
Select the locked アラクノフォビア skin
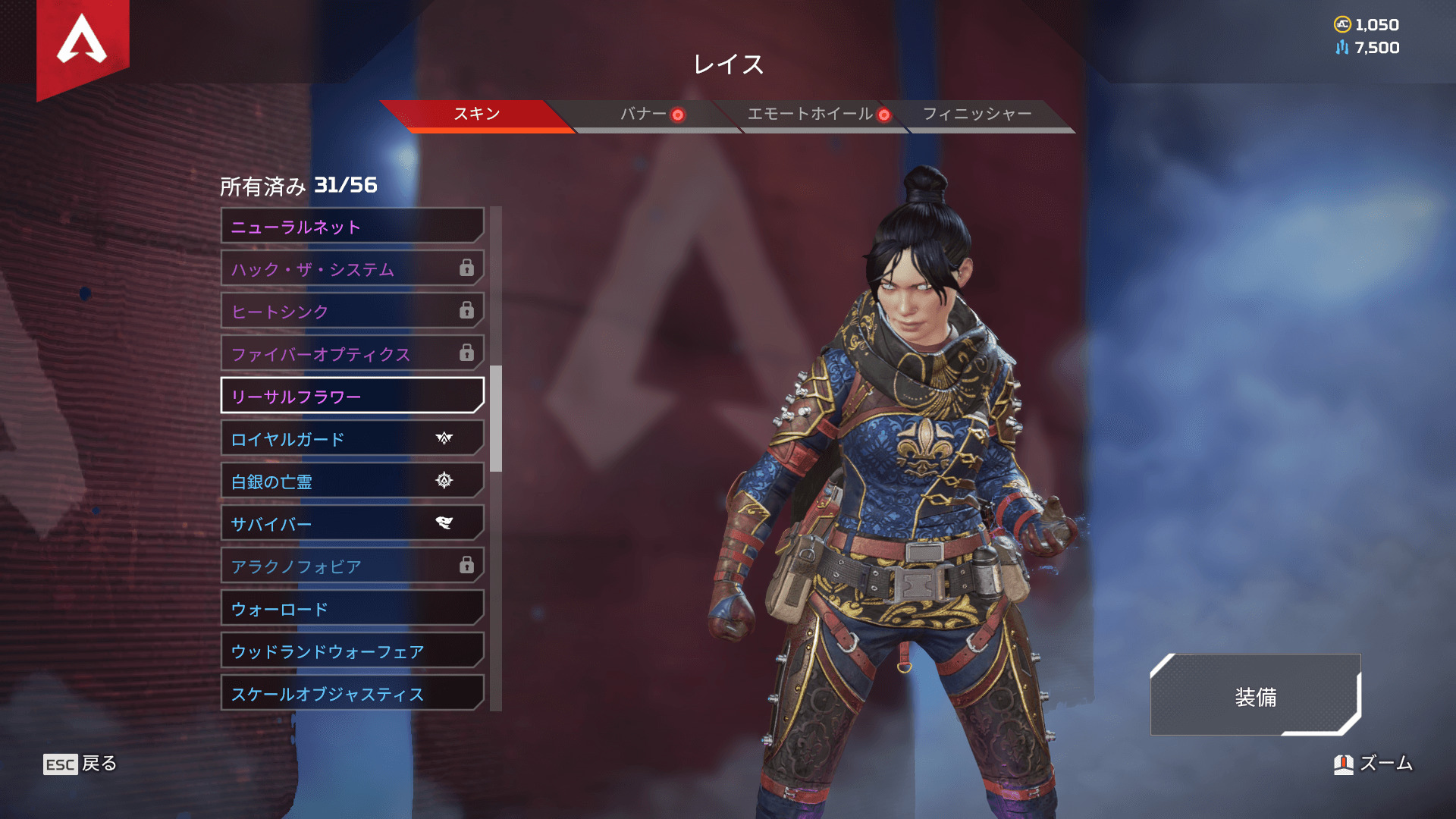click(352, 566)
